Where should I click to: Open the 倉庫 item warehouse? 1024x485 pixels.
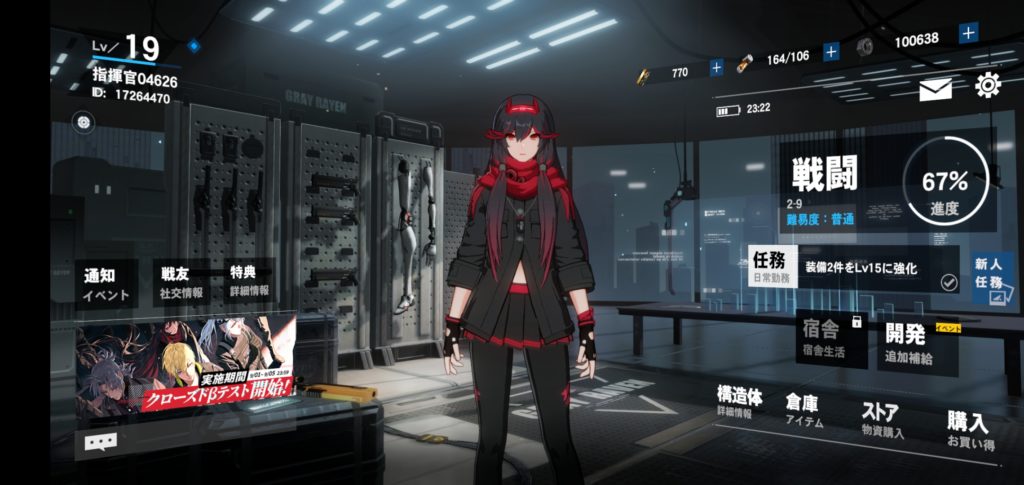click(x=804, y=410)
